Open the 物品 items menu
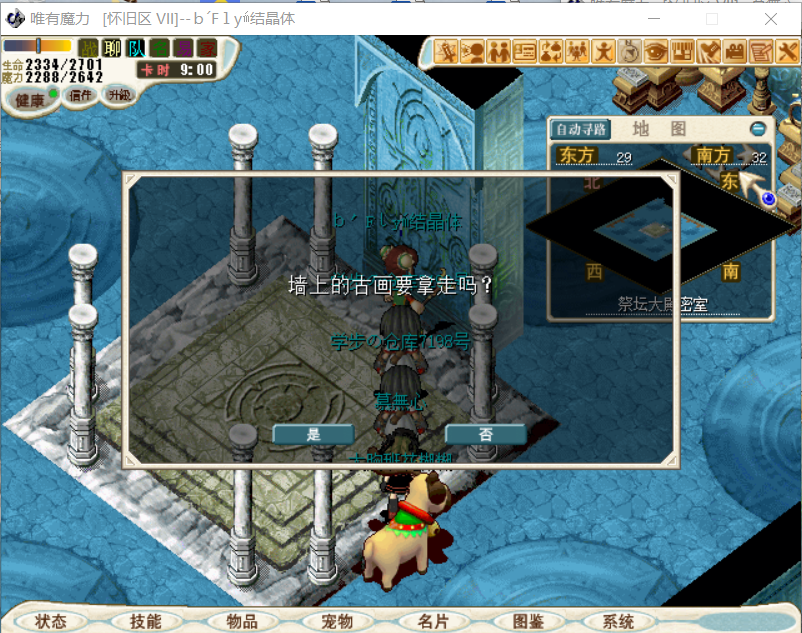 [241, 621]
